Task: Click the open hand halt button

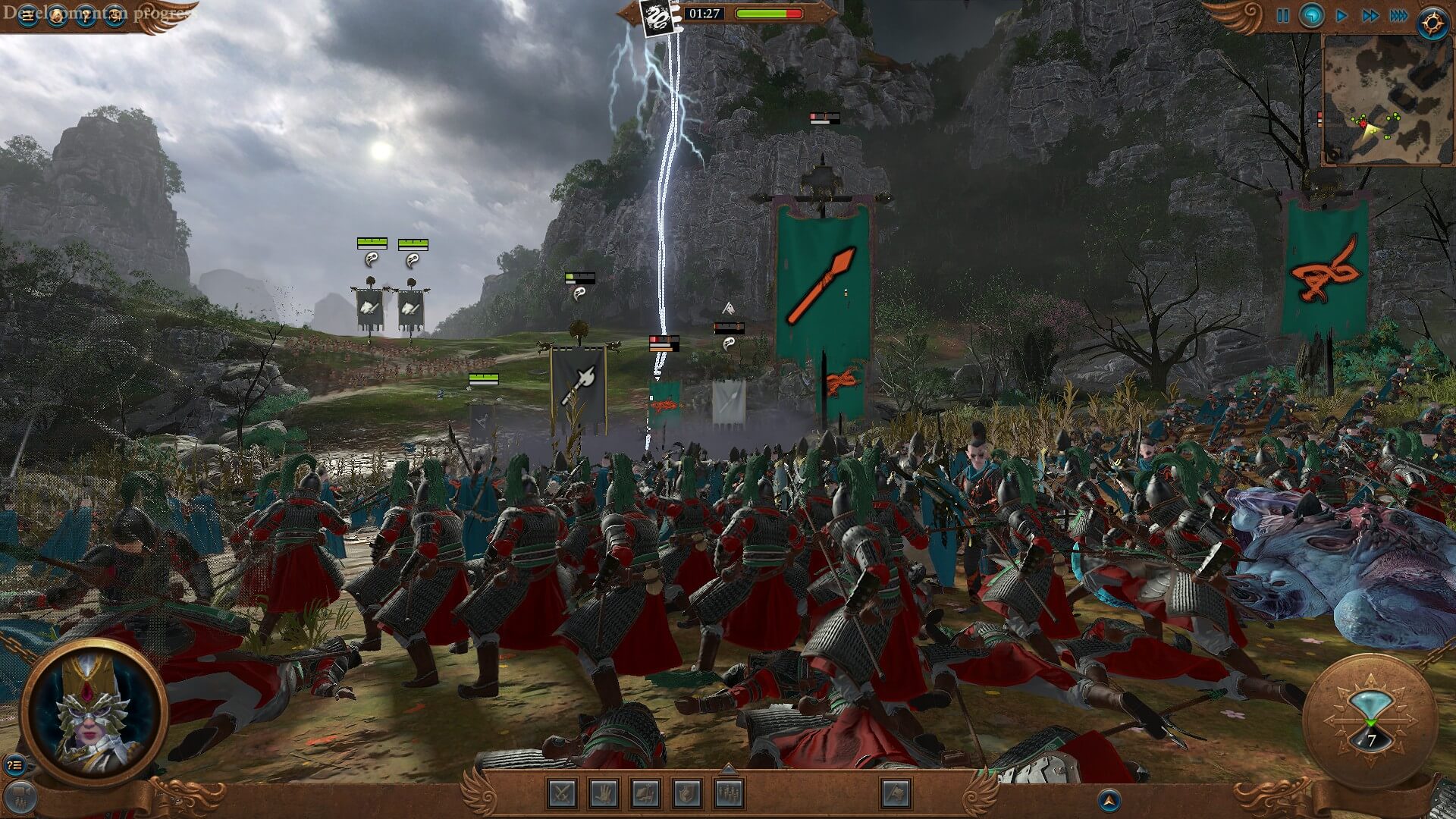Action: pyautogui.click(x=604, y=794)
